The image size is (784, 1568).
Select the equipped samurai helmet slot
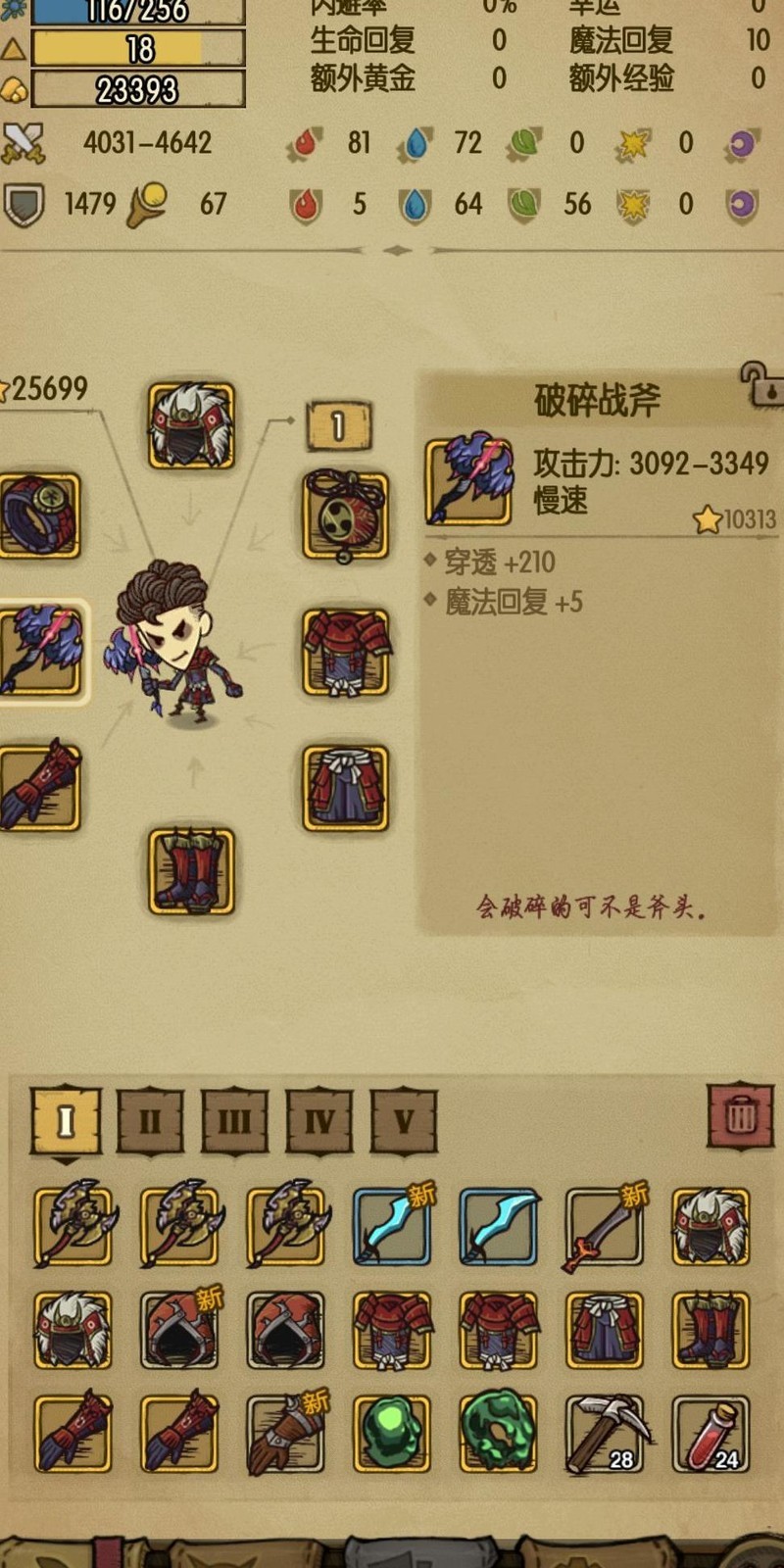pos(191,425)
